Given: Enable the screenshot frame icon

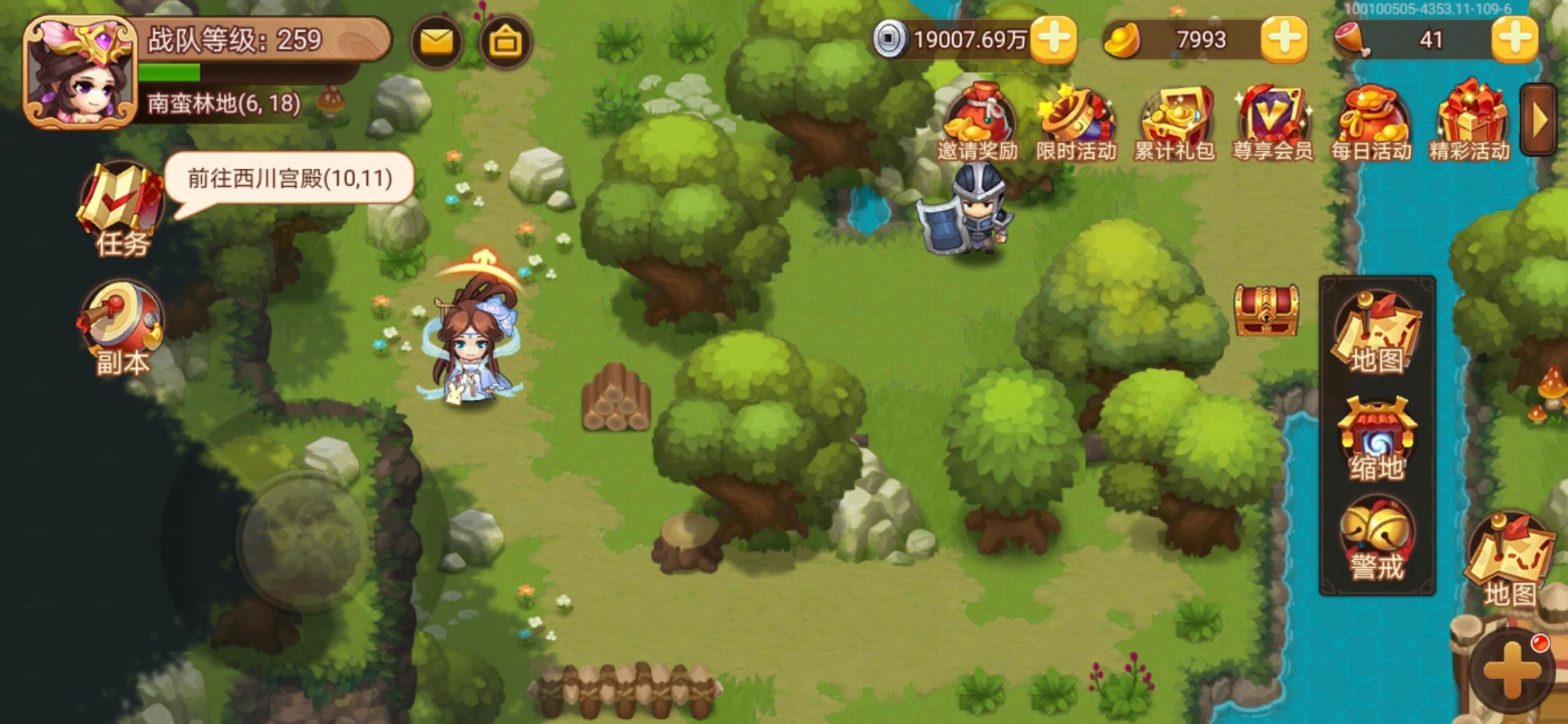Looking at the screenshot, I should 507,42.
